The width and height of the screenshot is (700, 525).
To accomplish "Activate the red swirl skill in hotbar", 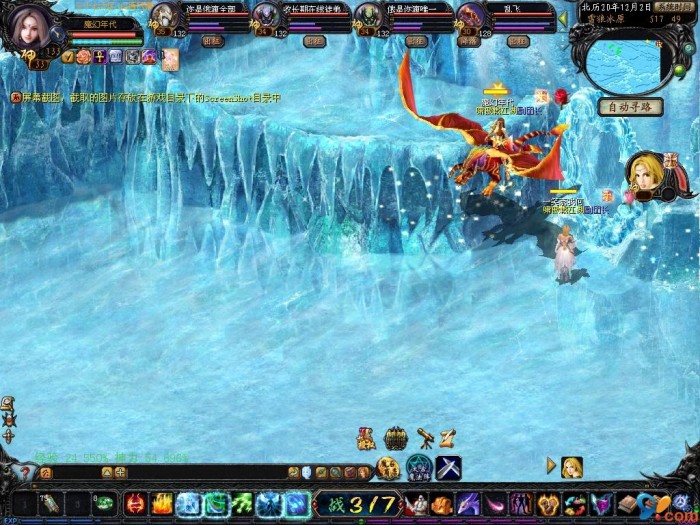I will tap(135, 504).
